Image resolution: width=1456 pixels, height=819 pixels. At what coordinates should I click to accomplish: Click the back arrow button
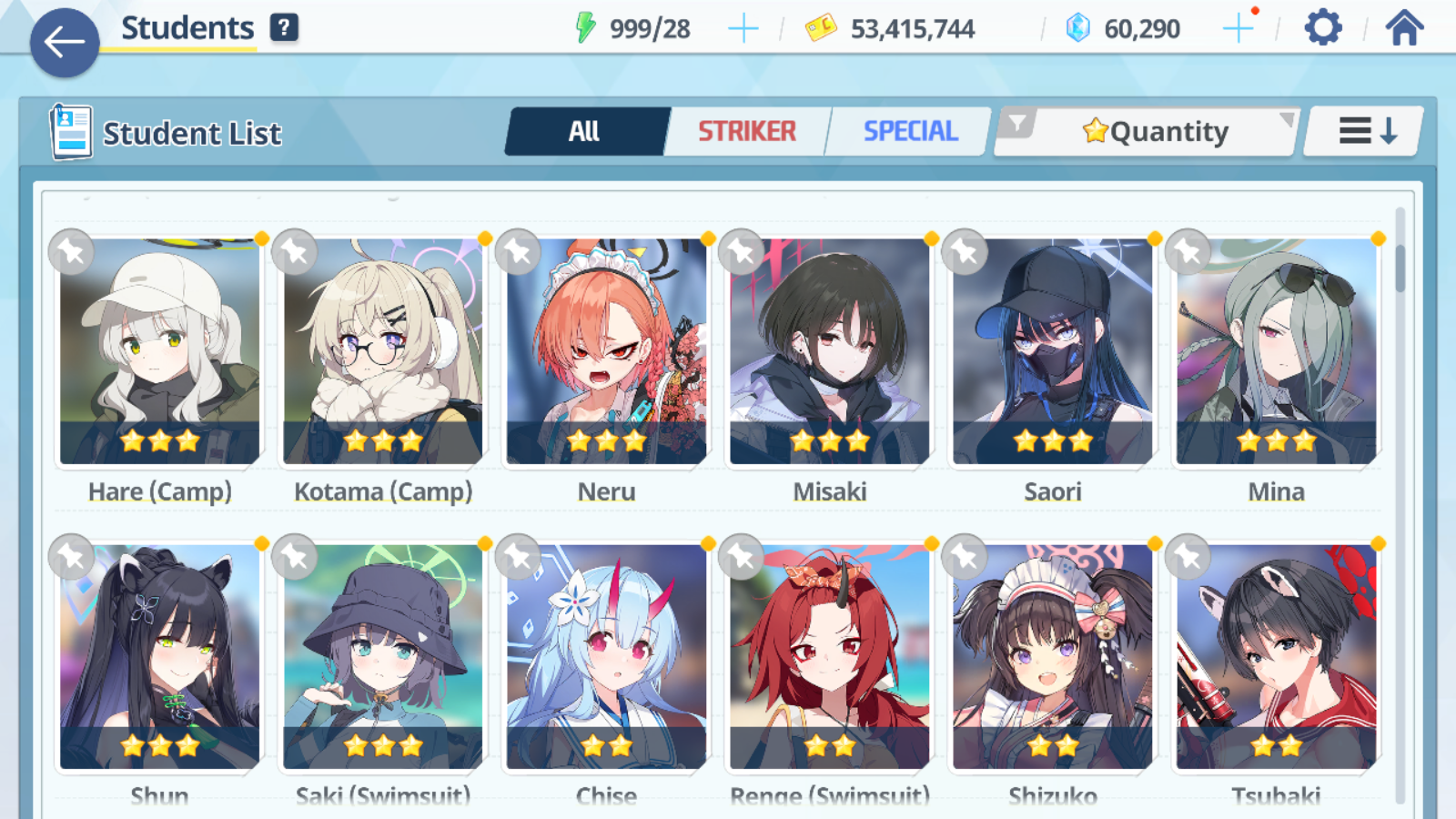(64, 41)
